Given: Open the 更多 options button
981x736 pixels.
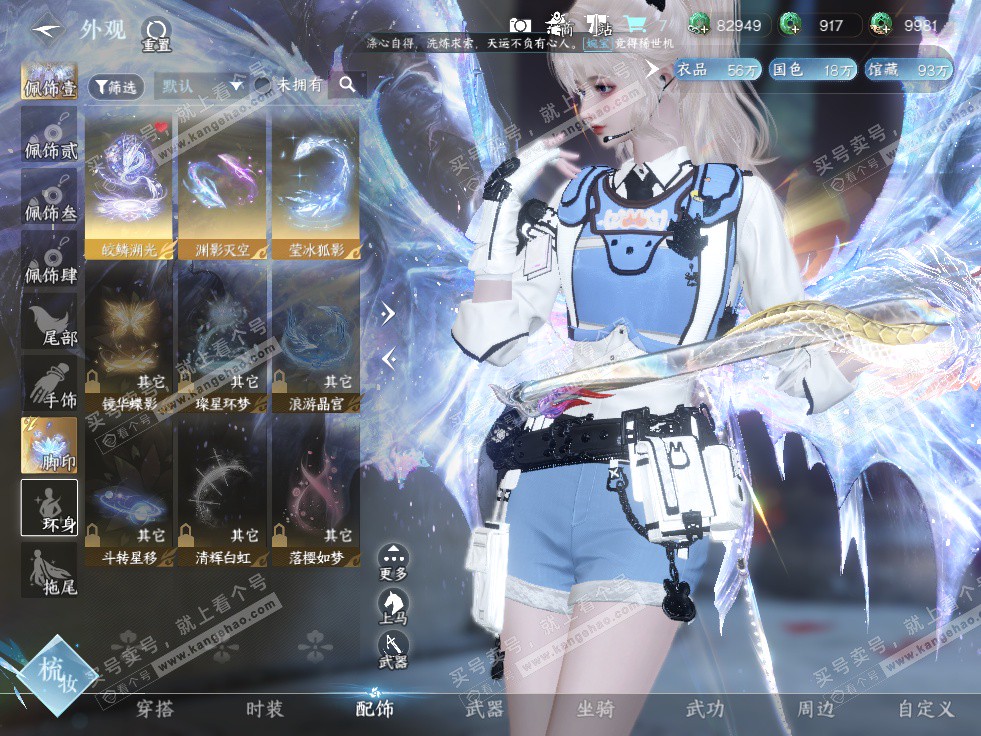Looking at the screenshot, I should [393, 561].
